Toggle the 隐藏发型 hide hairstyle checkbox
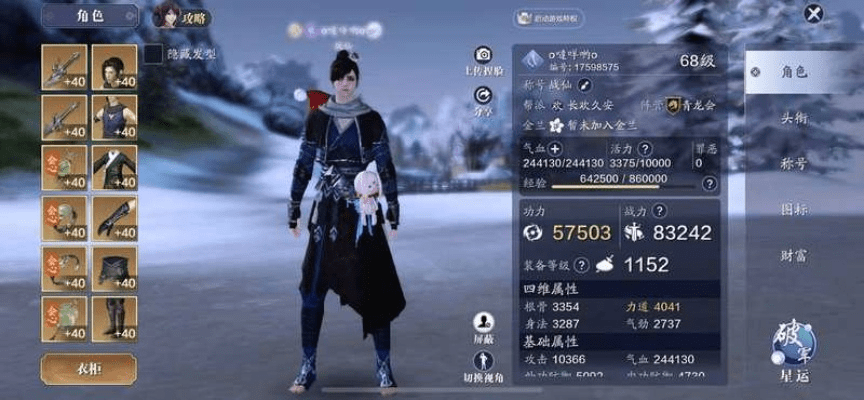This screenshot has height=400, width=864. (x=153, y=53)
